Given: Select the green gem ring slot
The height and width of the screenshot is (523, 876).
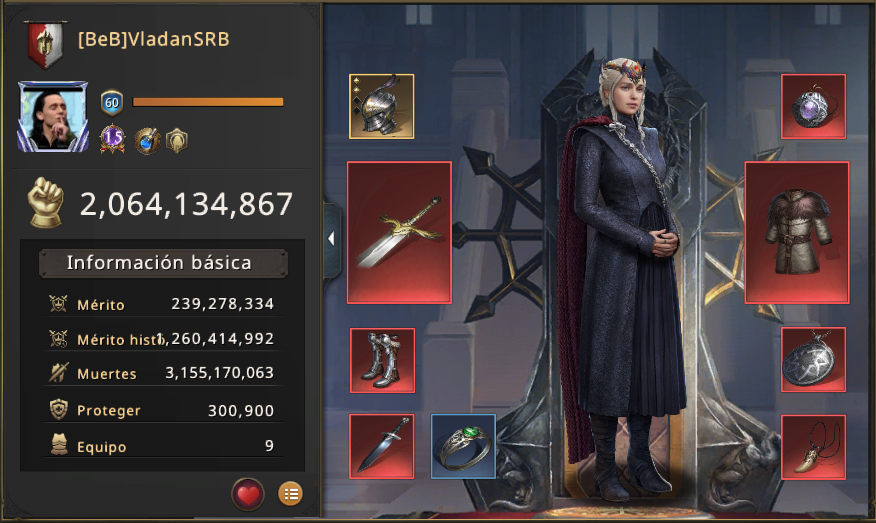Looking at the screenshot, I should tap(463, 446).
